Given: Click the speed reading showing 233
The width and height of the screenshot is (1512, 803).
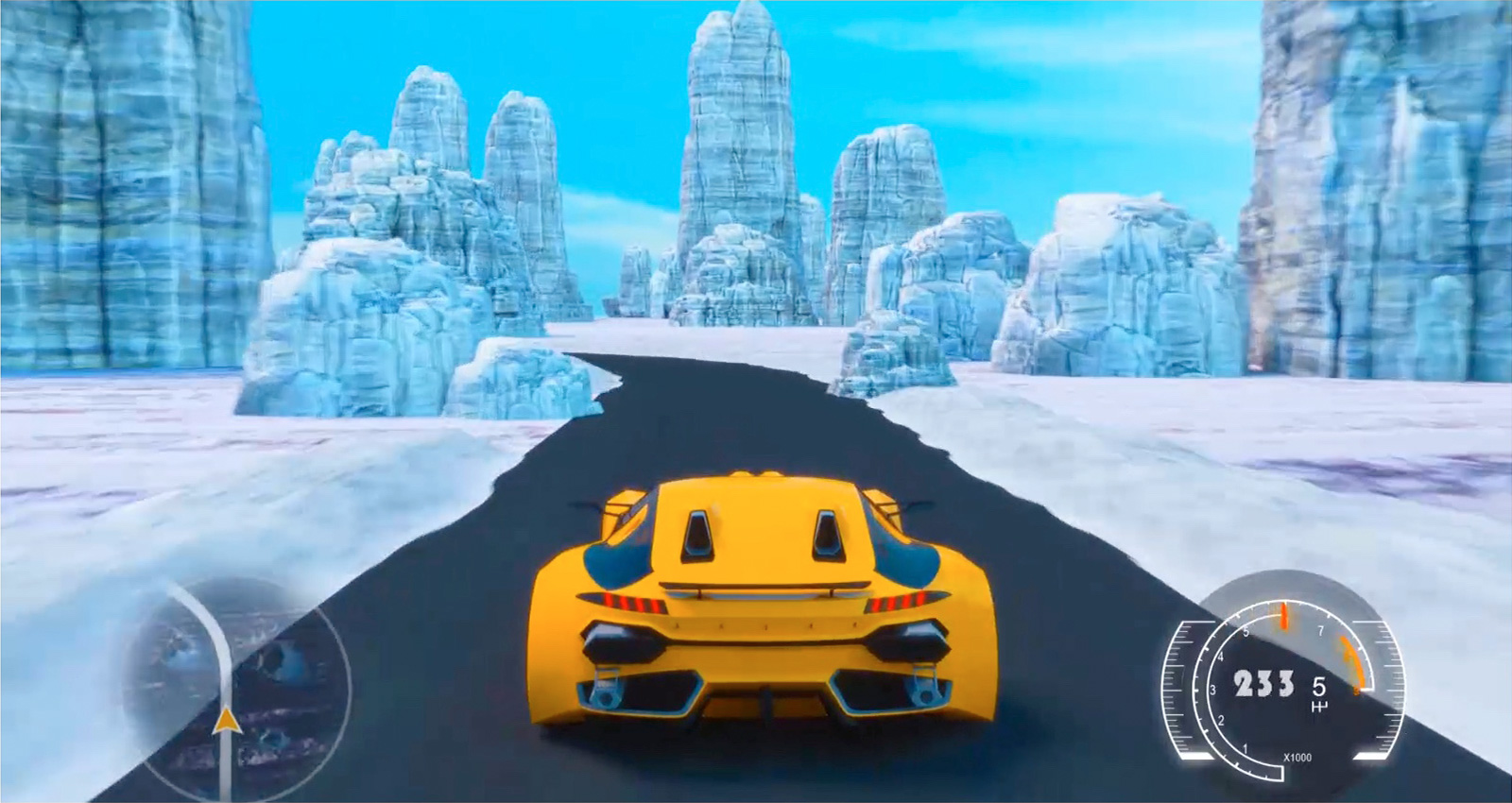Looking at the screenshot, I should click(1263, 682).
